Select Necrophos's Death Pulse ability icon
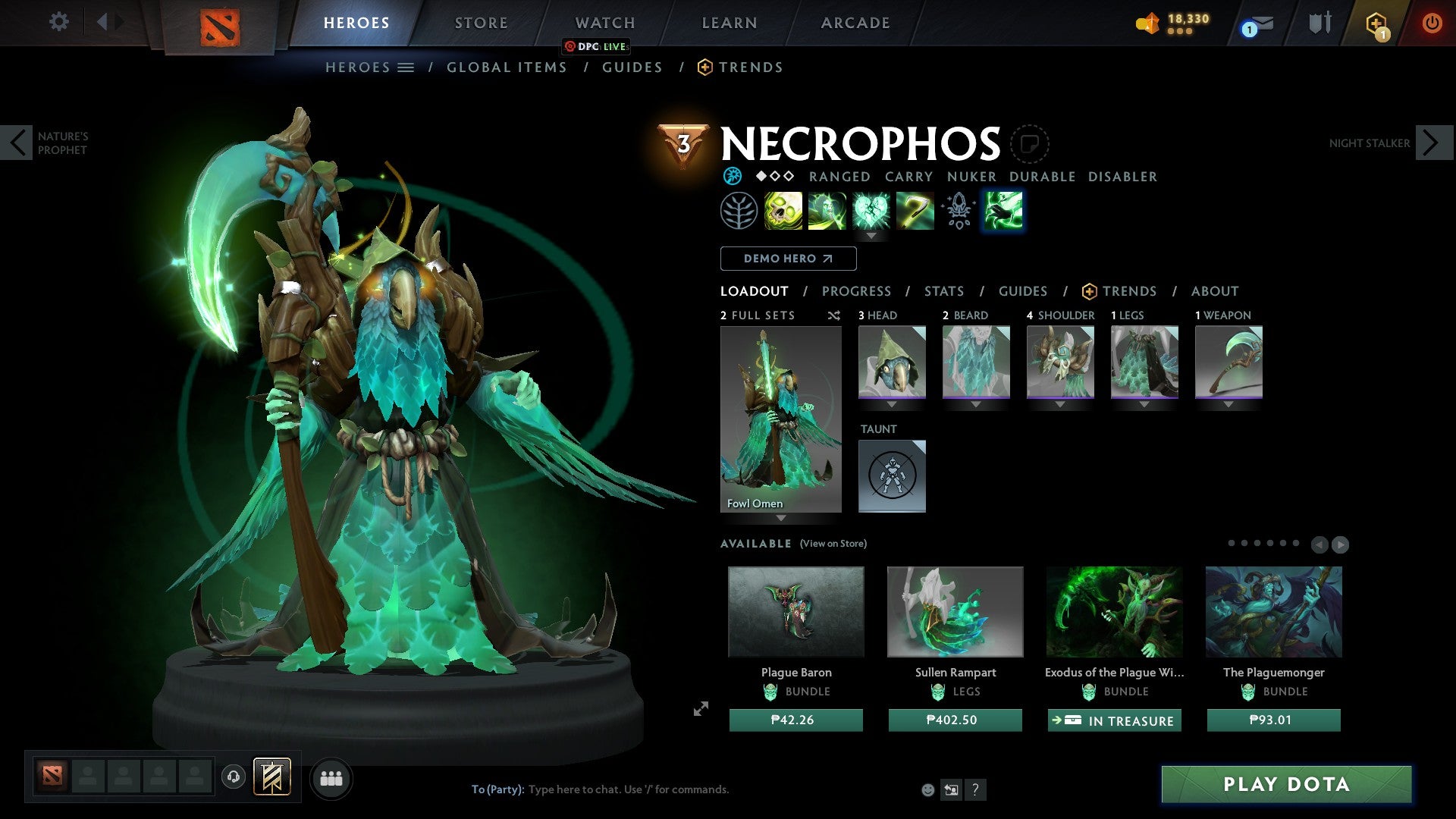Viewport: 1456px width, 819px height. pyautogui.click(x=783, y=211)
